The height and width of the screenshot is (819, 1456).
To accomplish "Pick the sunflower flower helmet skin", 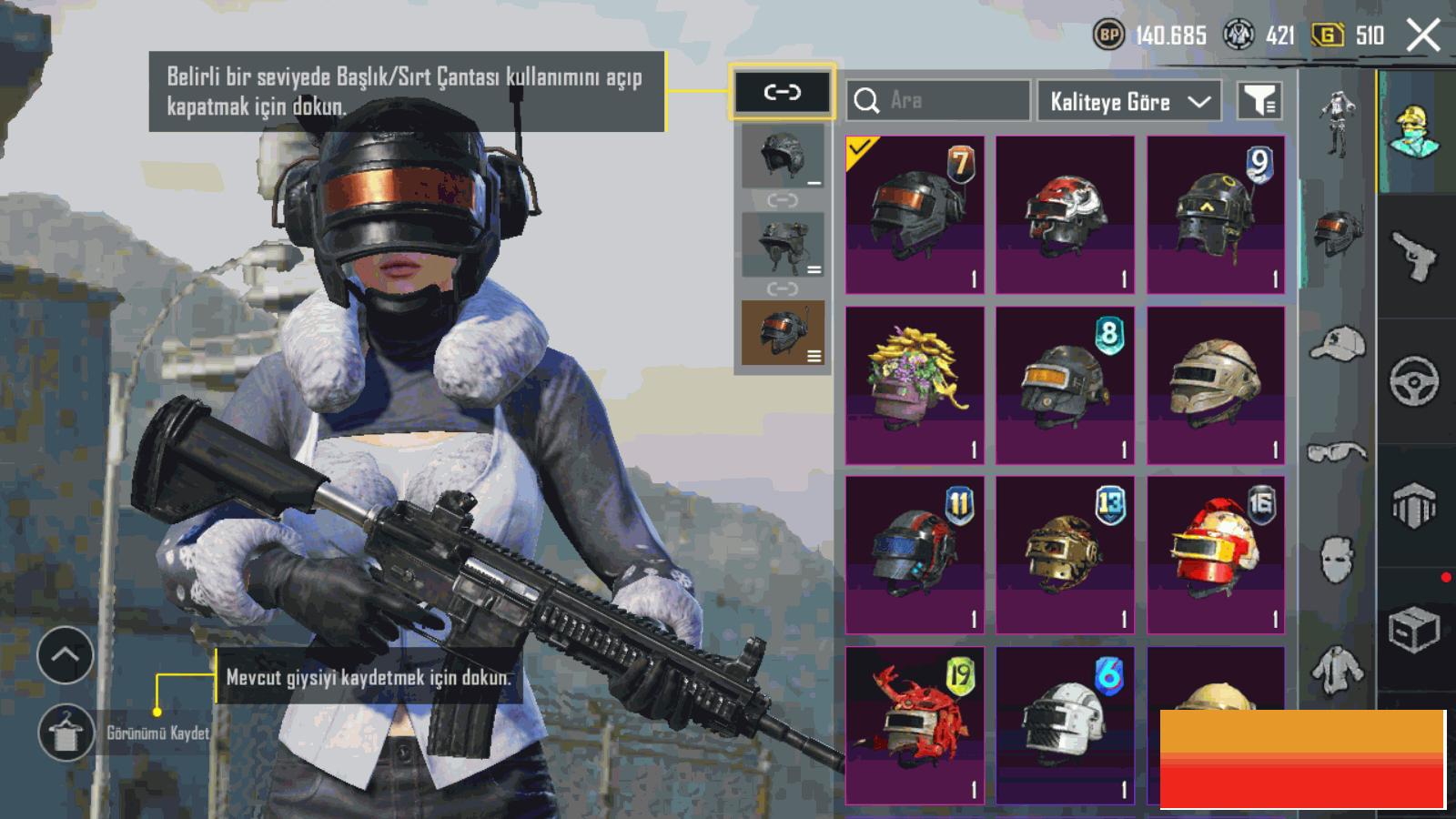I will [915, 385].
